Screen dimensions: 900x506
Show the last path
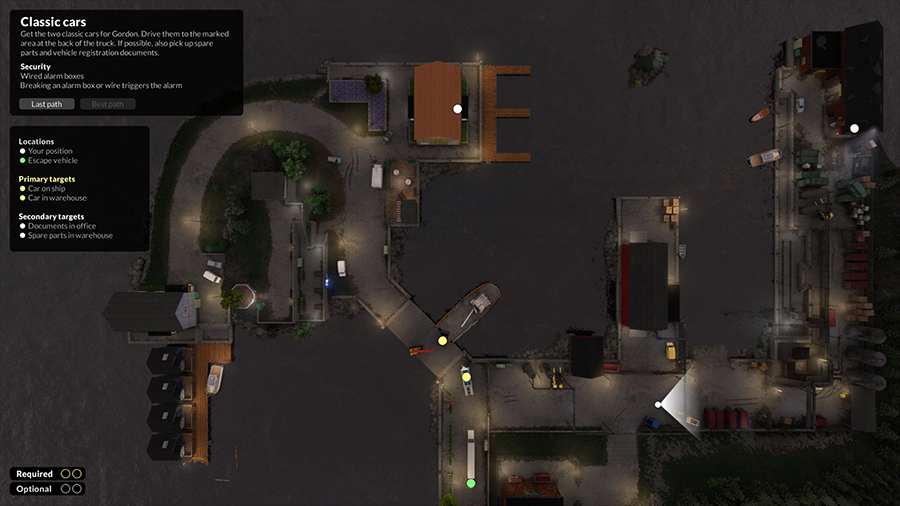(x=46, y=104)
